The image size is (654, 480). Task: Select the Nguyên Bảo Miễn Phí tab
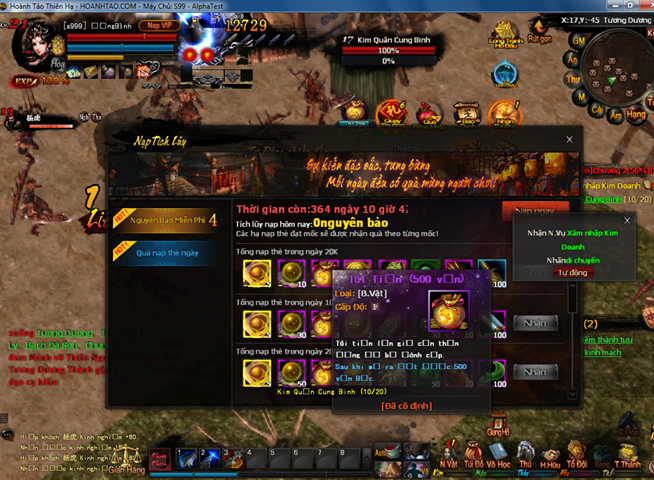167,220
